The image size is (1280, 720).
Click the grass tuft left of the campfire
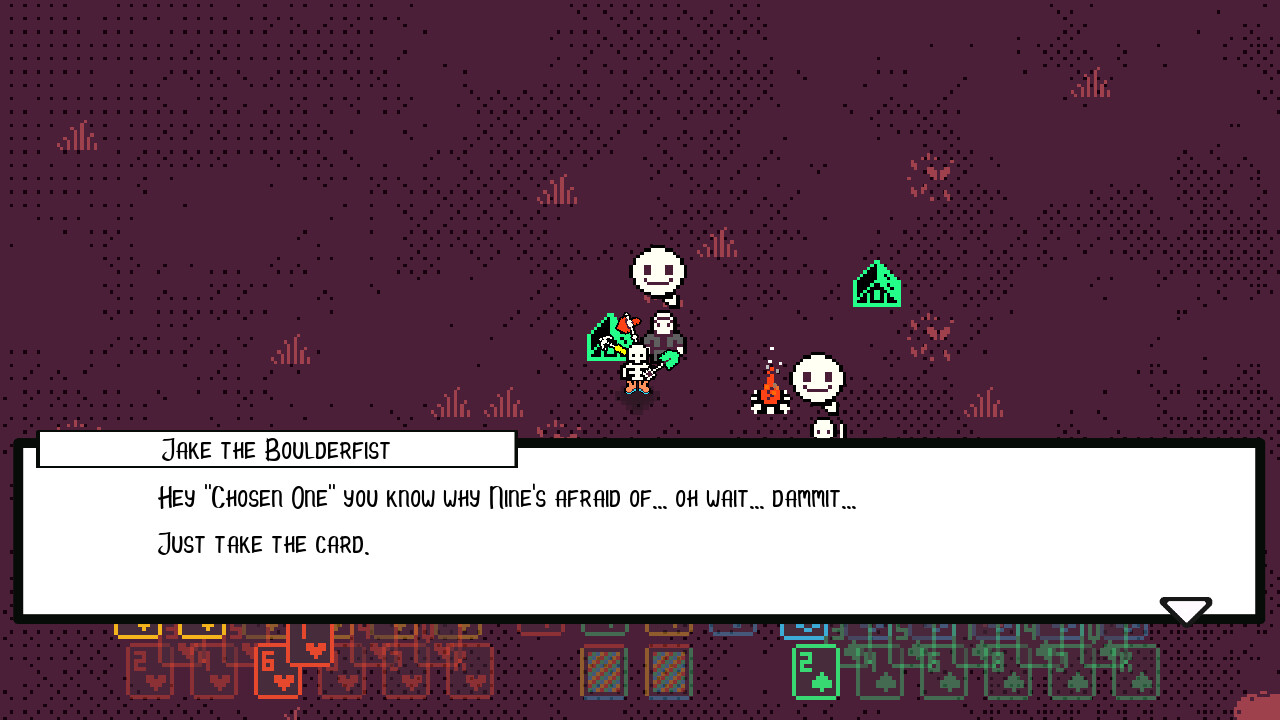[506, 405]
